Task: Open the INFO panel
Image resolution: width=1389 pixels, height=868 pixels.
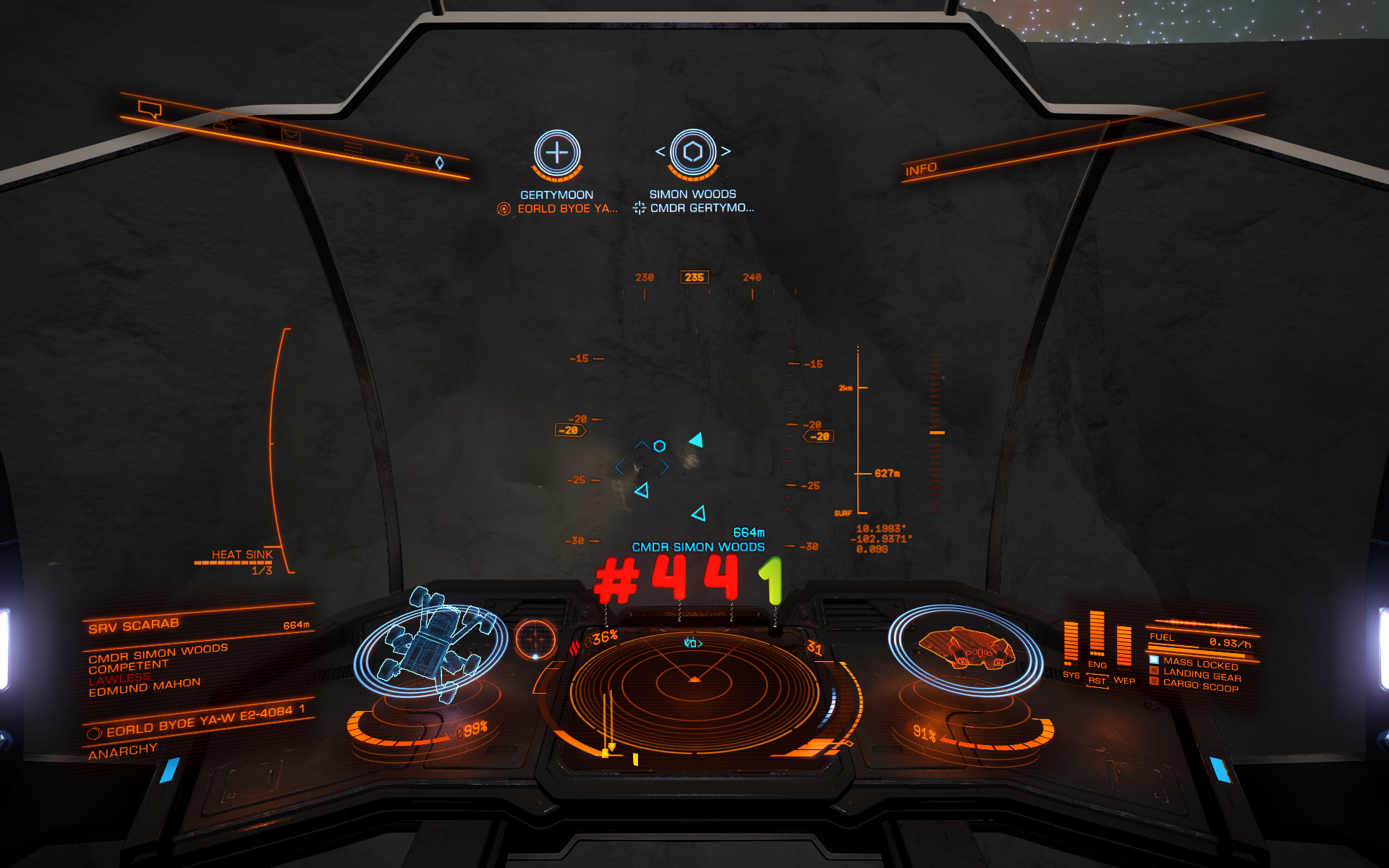Action: [x=921, y=169]
